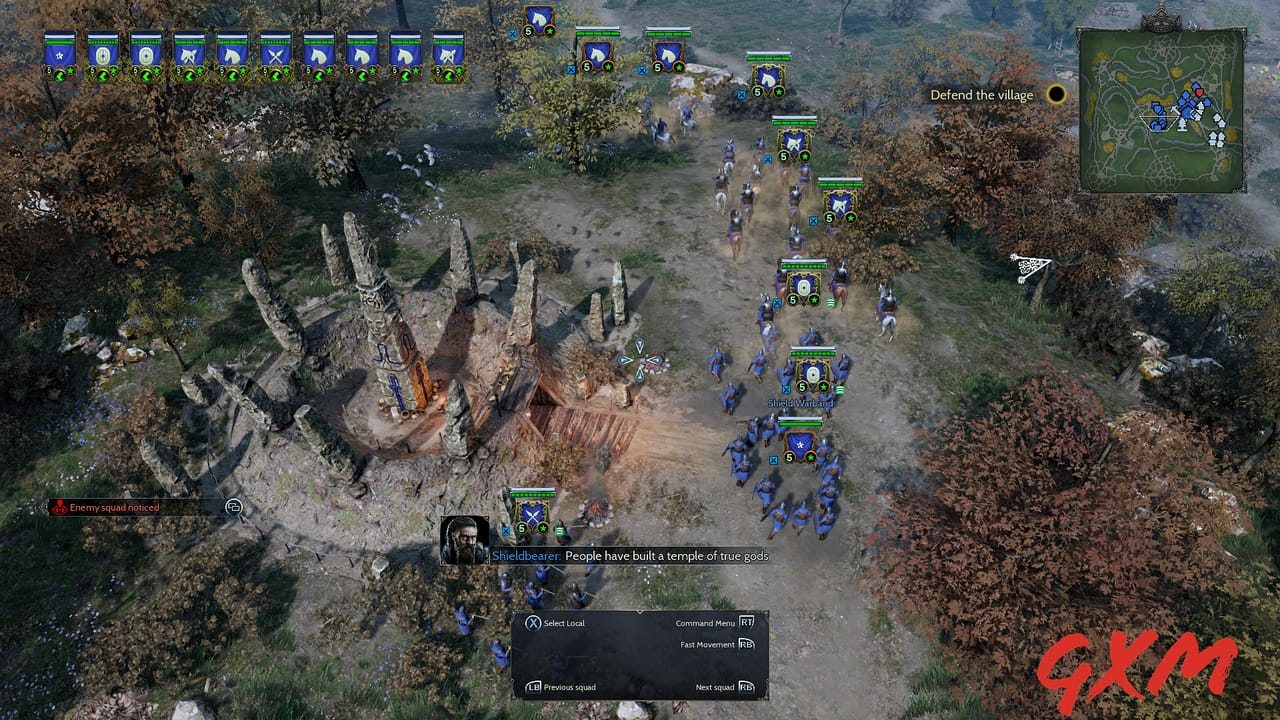Click the green star upgrade icon on the selected squad
Screen dimensions: 1280x720
coord(542,528)
